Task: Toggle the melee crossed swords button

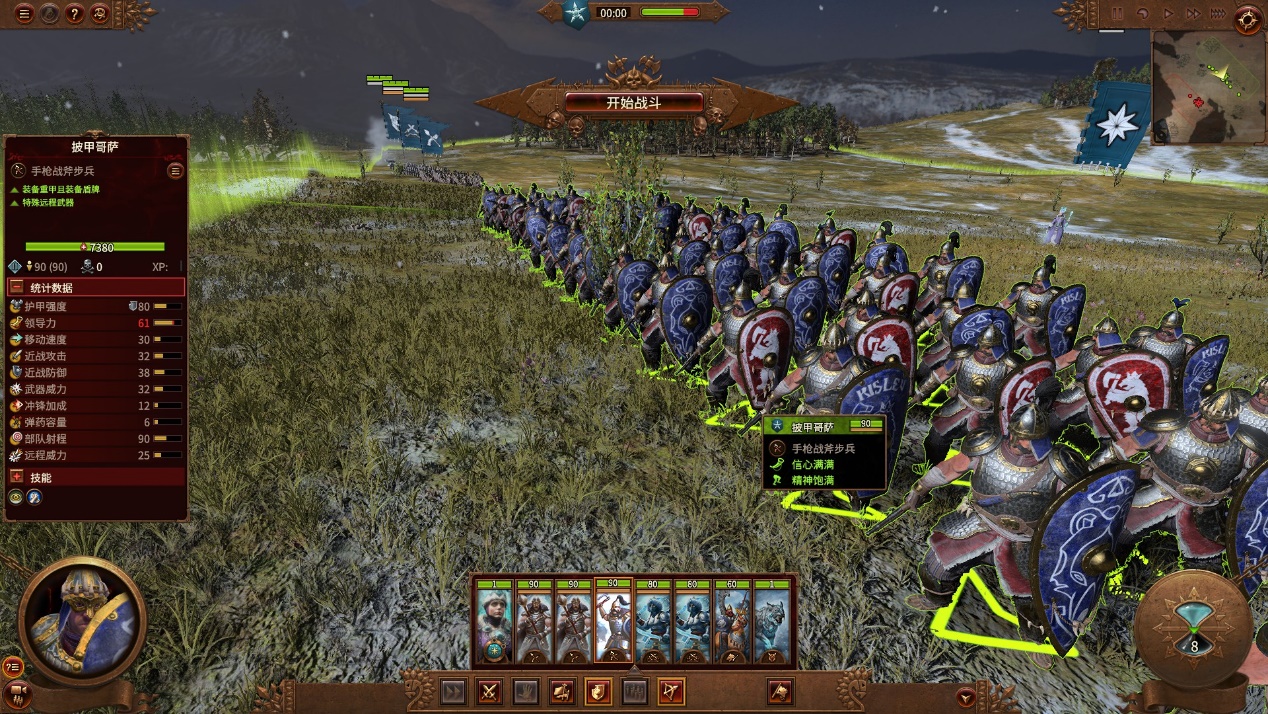Action: click(489, 691)
